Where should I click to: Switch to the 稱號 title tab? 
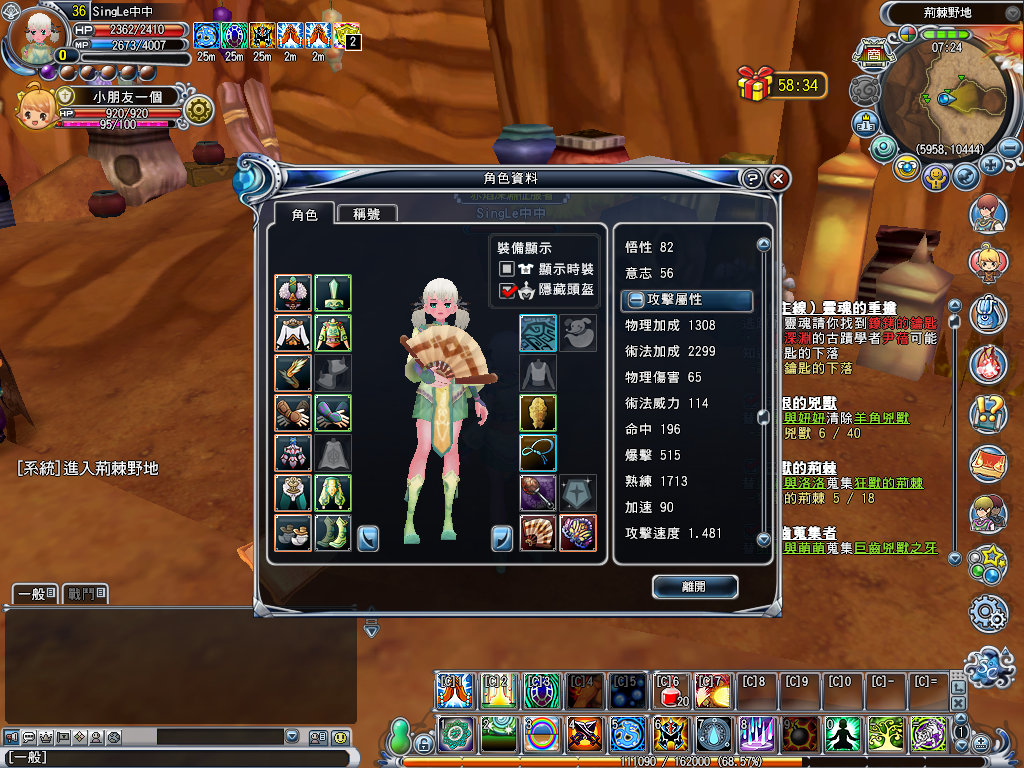pos(366,214)
